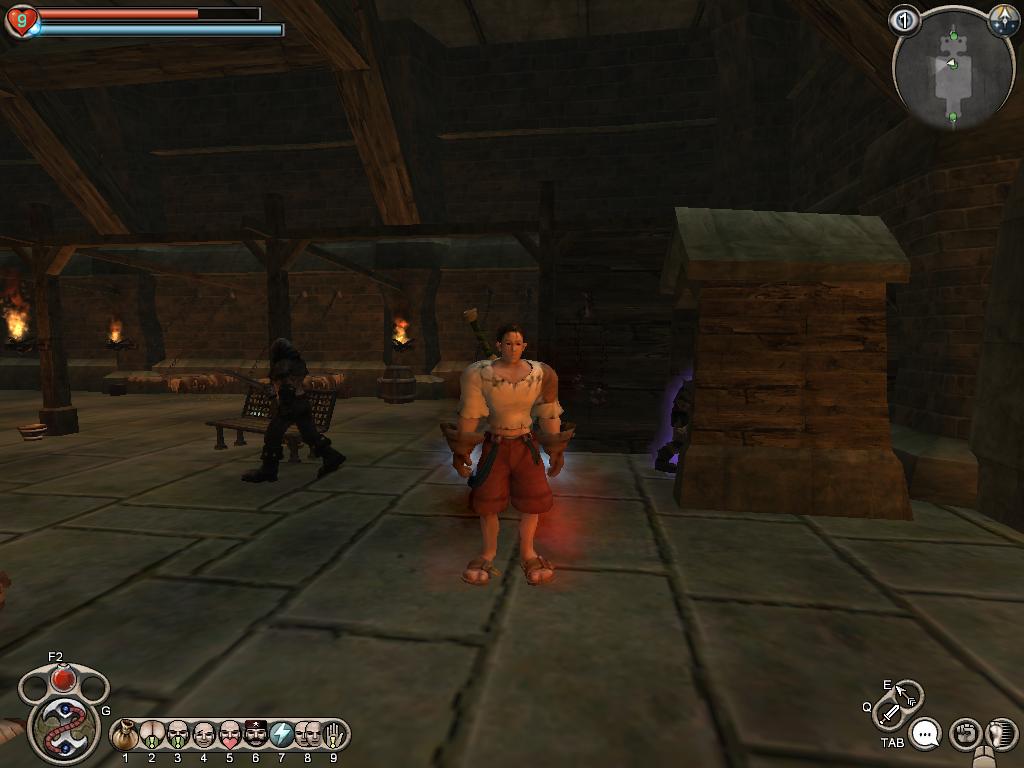
Task: Equip the sword melee weapon
Action: pos(887,715)
